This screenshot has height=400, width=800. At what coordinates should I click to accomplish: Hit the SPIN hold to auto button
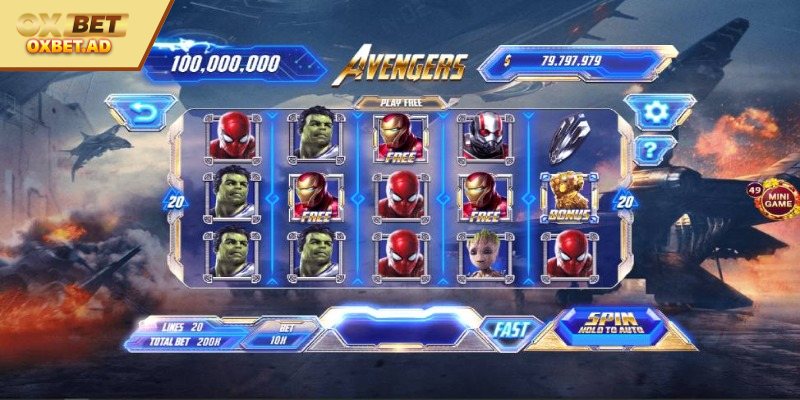[612, 321]
